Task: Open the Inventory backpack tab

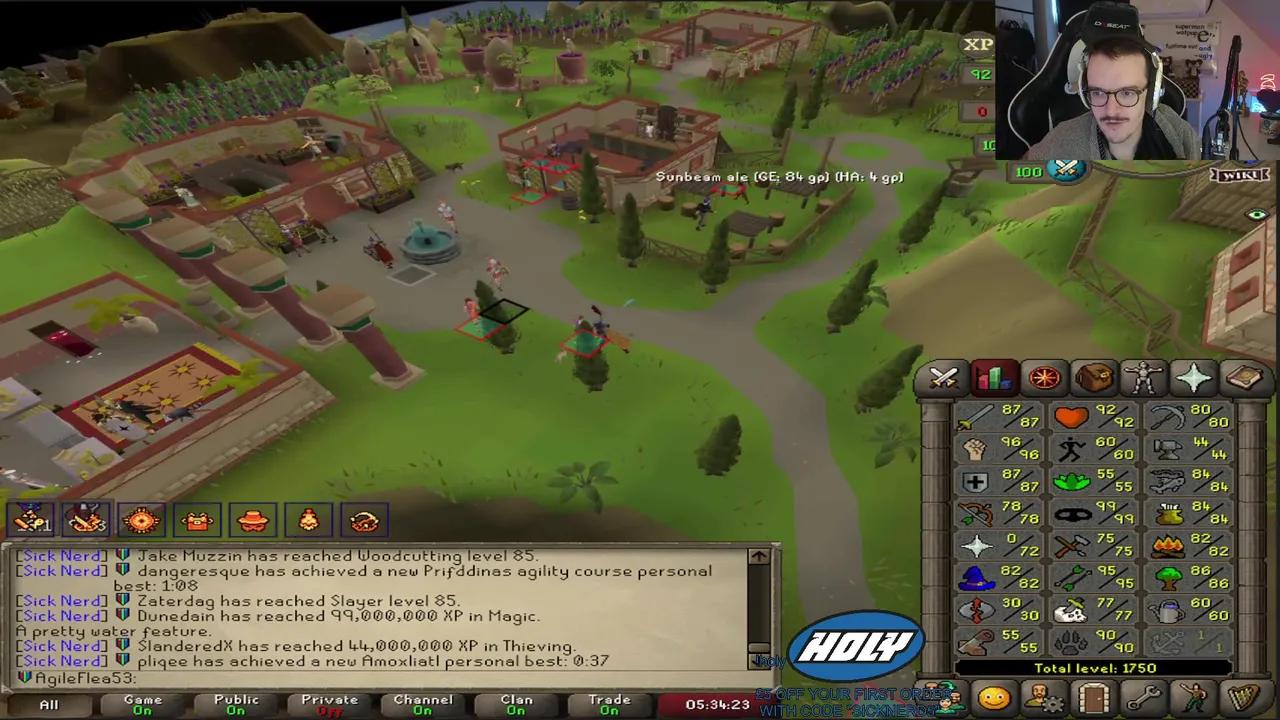Action: point(1094,377)
